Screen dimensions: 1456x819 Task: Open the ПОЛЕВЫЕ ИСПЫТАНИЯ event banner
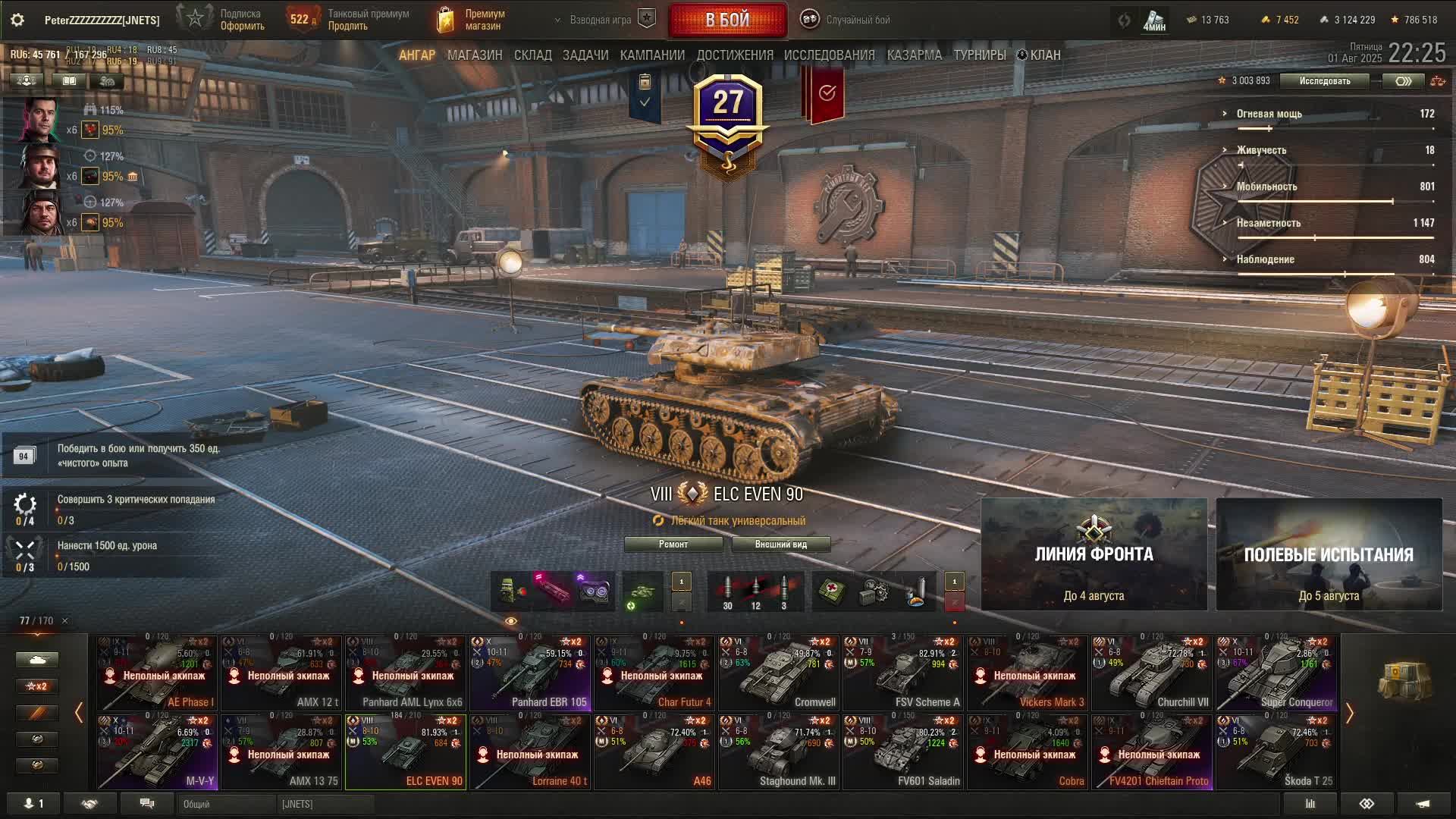pos(1329,554)
